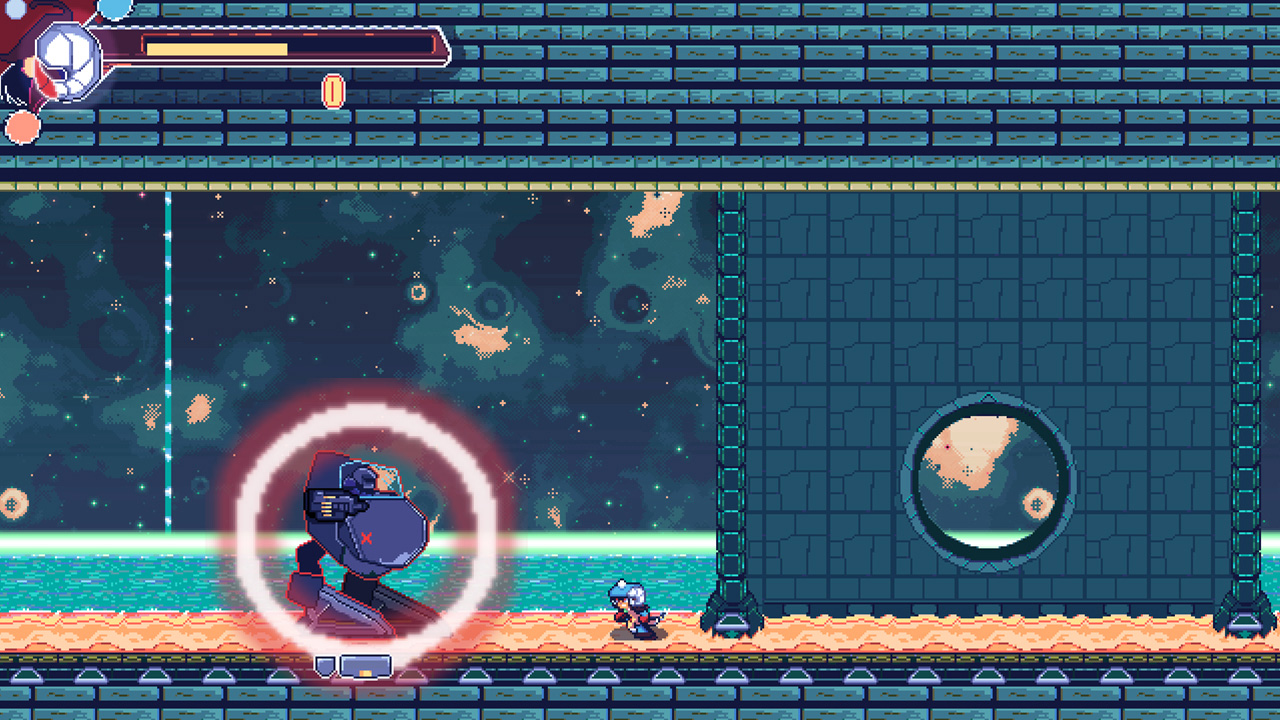Click the red X marker on the robot's shield

(x=365, y=537)
